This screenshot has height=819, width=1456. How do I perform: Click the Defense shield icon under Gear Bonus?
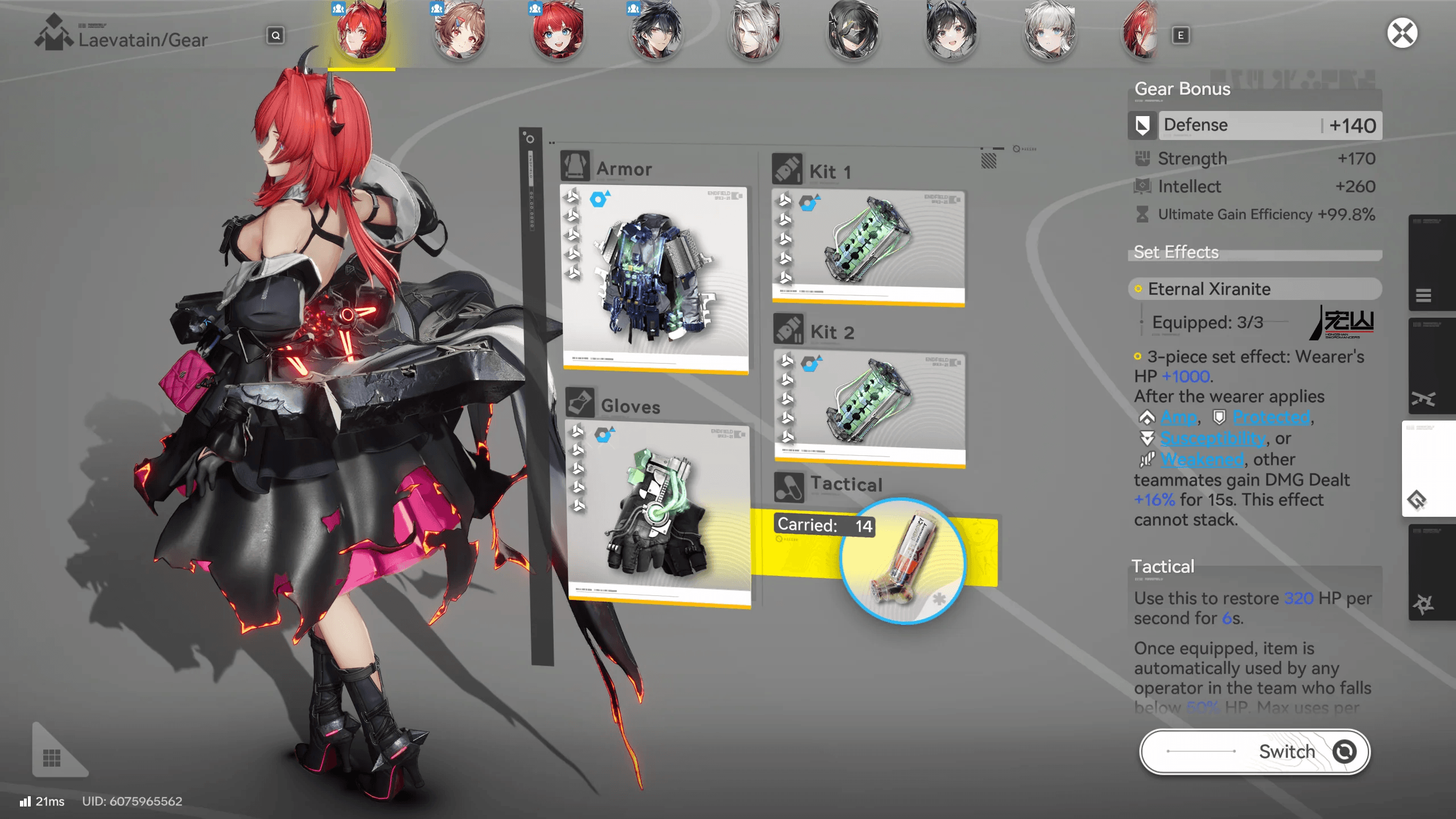1142,125
